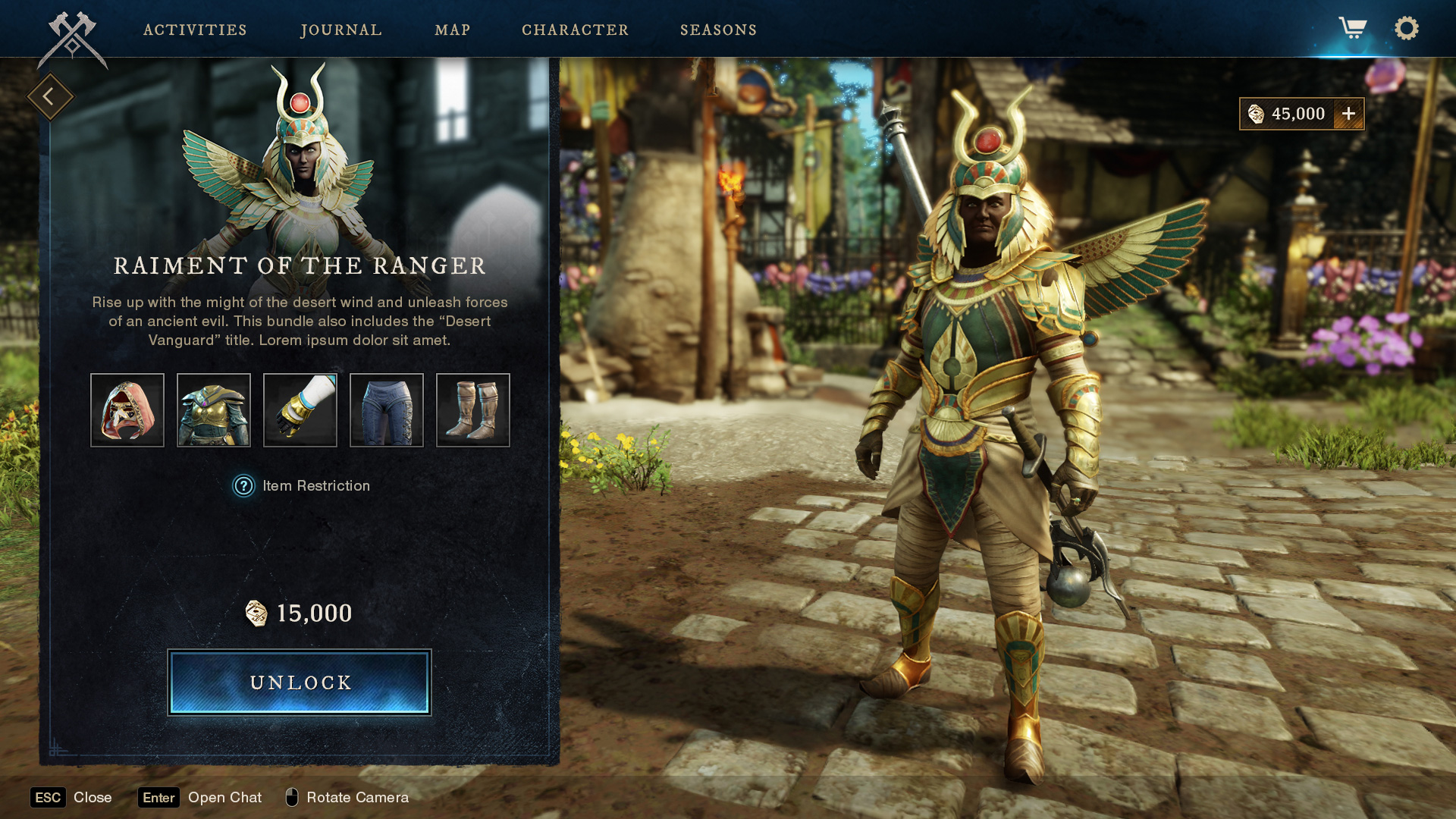Open settings with the gear icon
Screen dimensions: 1456x819
pos(1407,29)
